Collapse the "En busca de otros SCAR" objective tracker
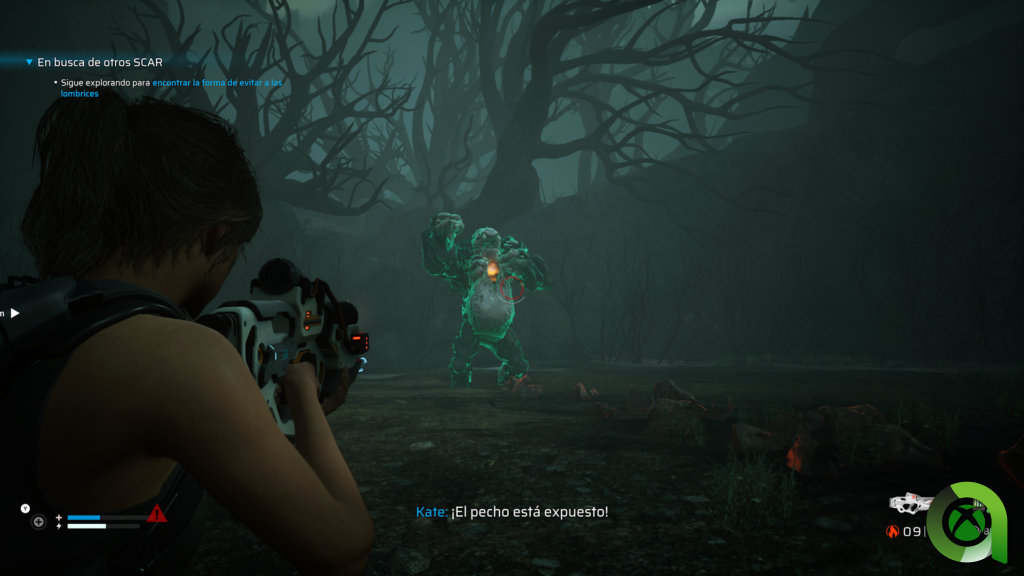The image size is (1024, 576). click(x=29, y=62)
